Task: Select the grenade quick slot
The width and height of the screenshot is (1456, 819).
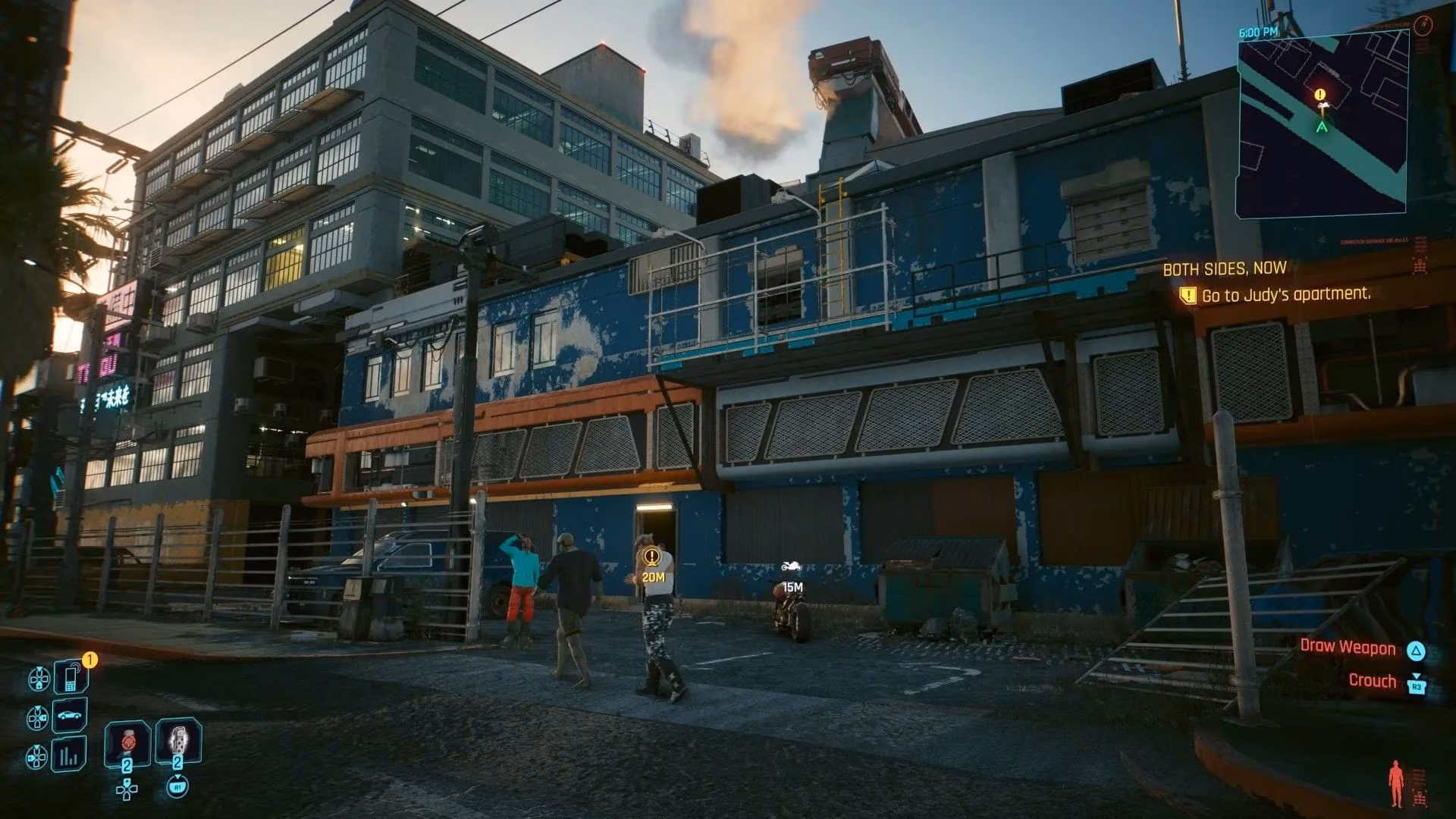Action: (x=178, y=741)
